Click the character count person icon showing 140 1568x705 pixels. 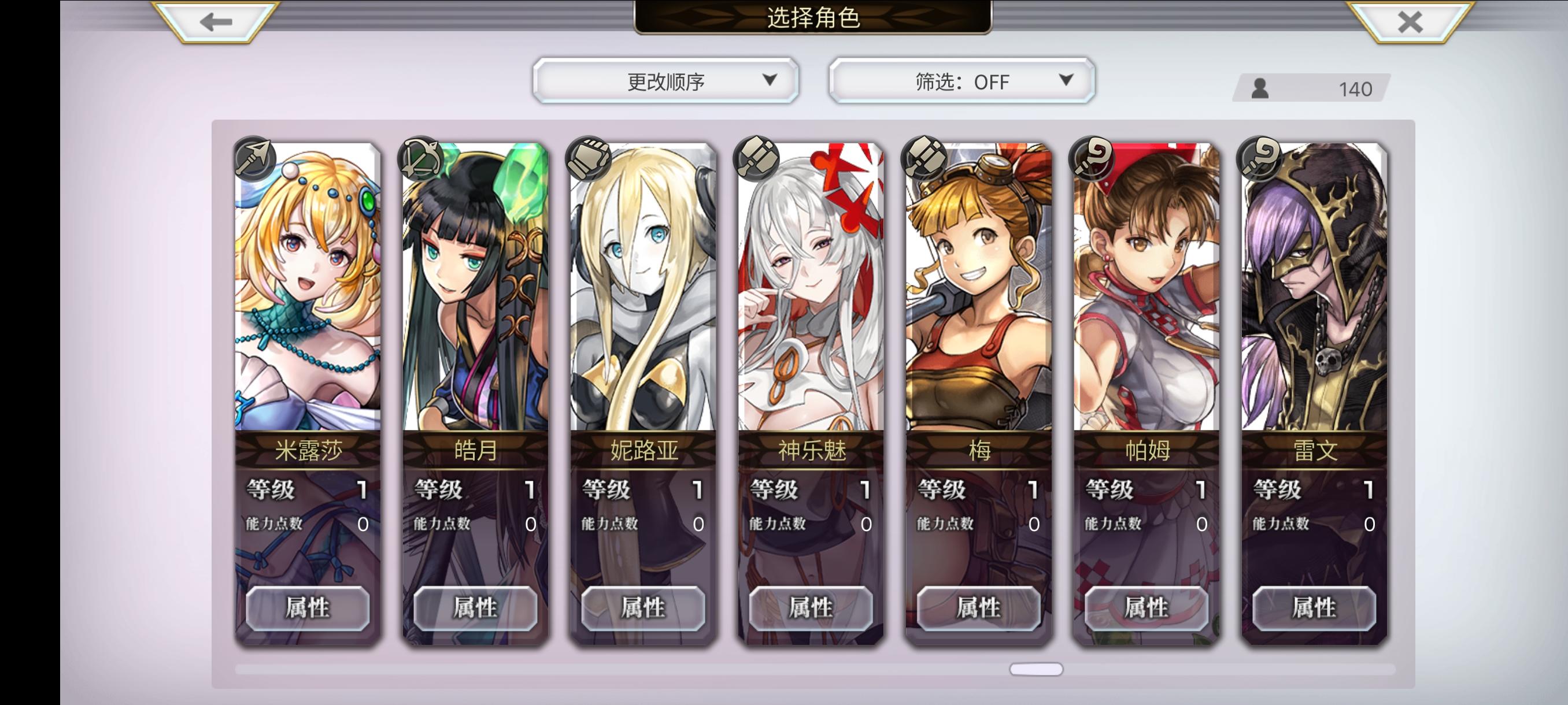pyautogui.click(x=1261, y=90)
